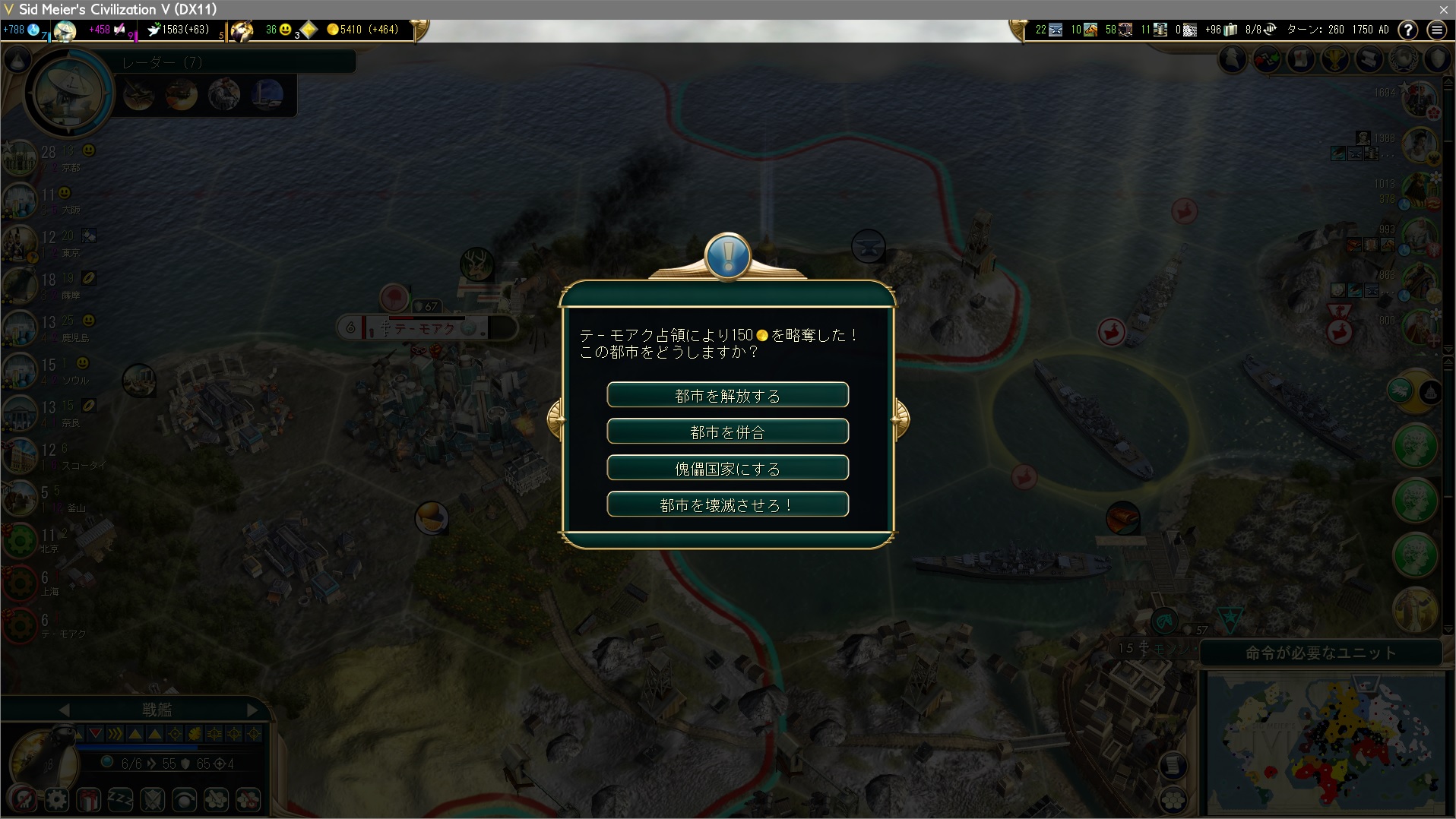Choose 傀儡国家にする puppet option
The width and height of the screenshot is (1456, 819).
pyautogui.click(x=727, y=468)
